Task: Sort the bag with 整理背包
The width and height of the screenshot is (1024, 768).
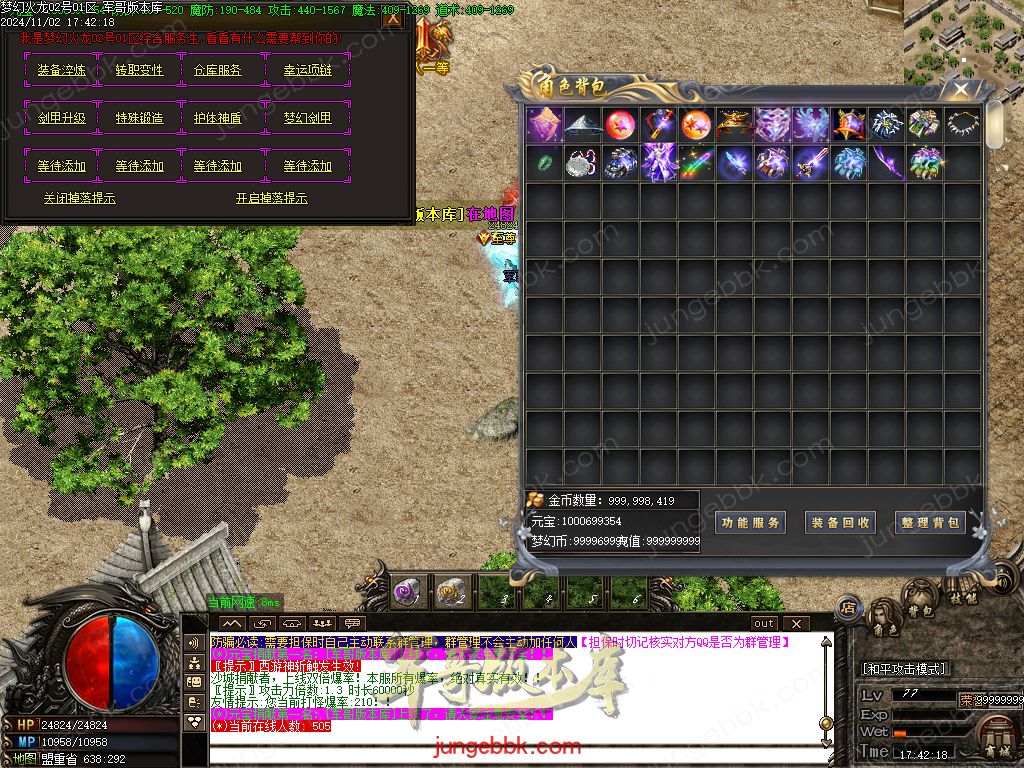Action: pyautogui.click(x=930, y=523)
